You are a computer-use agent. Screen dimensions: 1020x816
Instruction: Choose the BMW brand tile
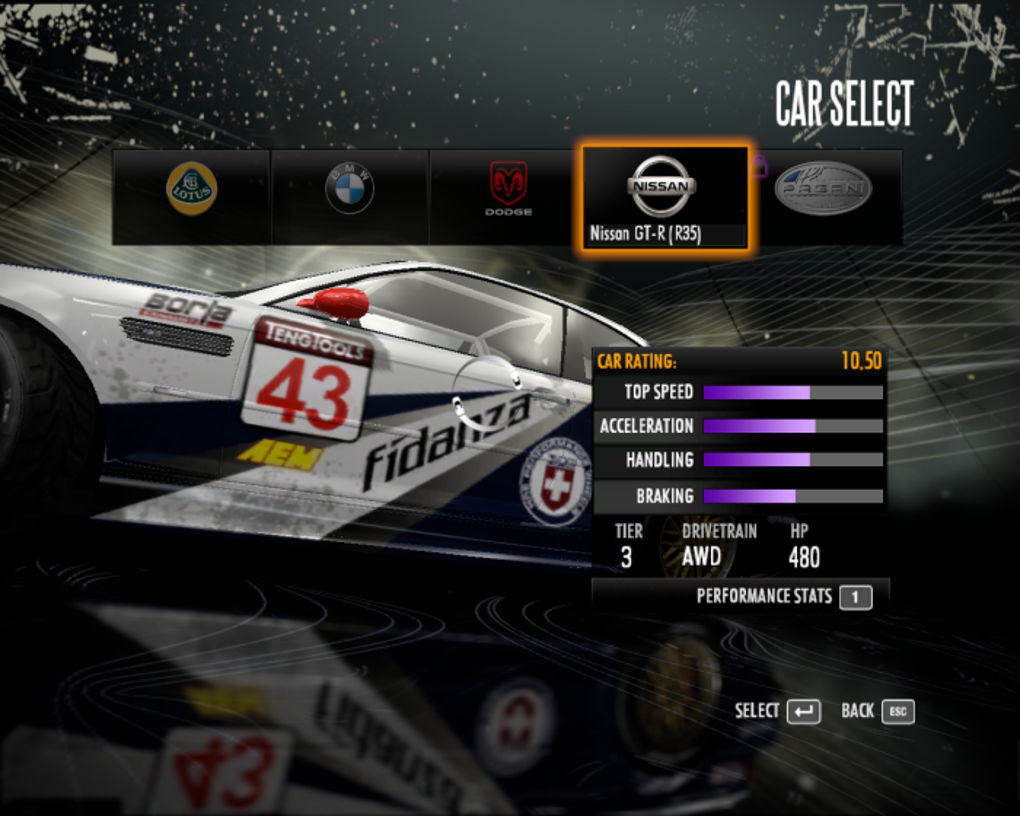[350, 197]
